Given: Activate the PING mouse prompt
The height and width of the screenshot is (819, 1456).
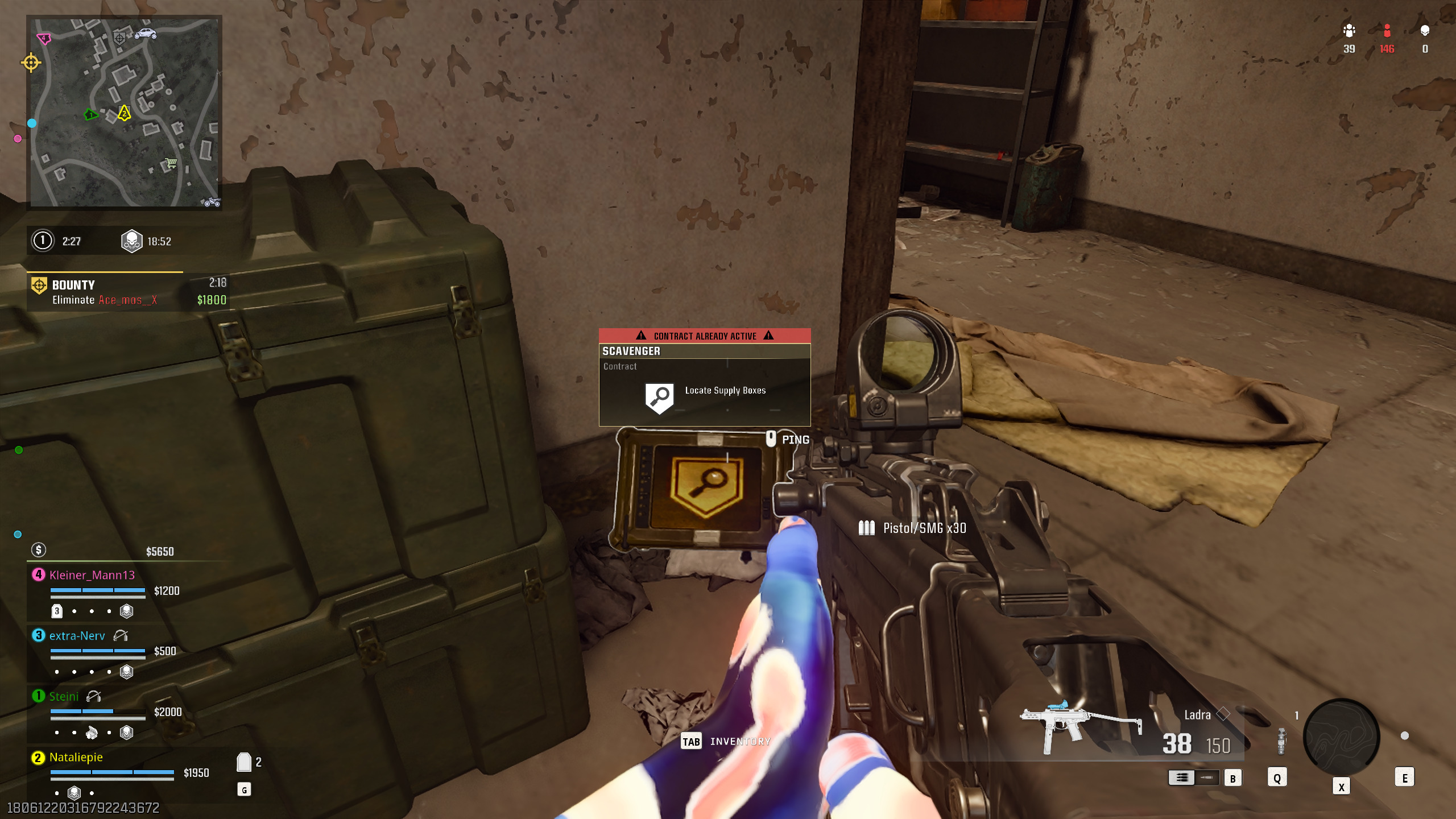Looking at the screenshot, I should coord(771,439).
